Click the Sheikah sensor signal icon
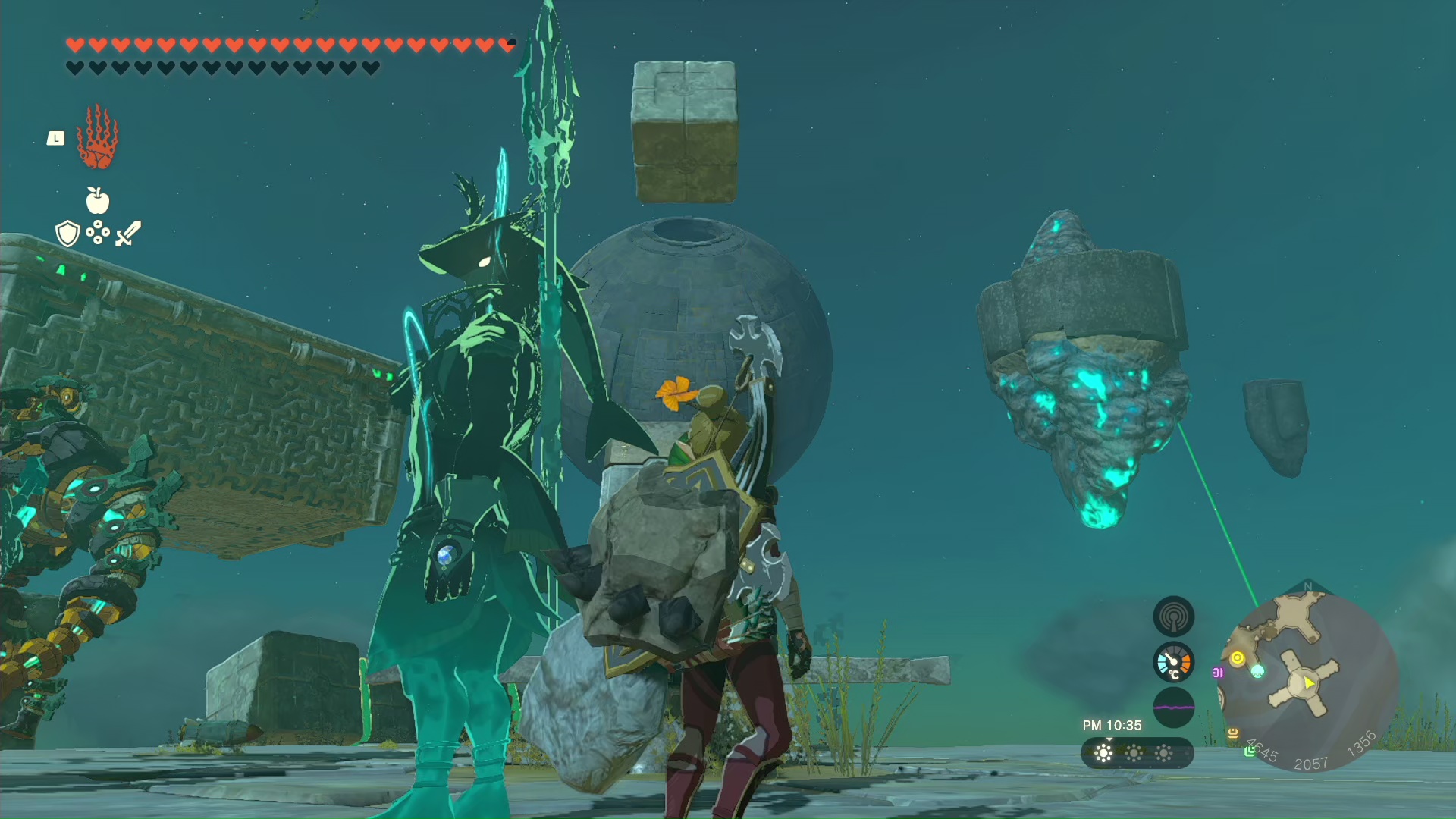 pos(1173,616)
